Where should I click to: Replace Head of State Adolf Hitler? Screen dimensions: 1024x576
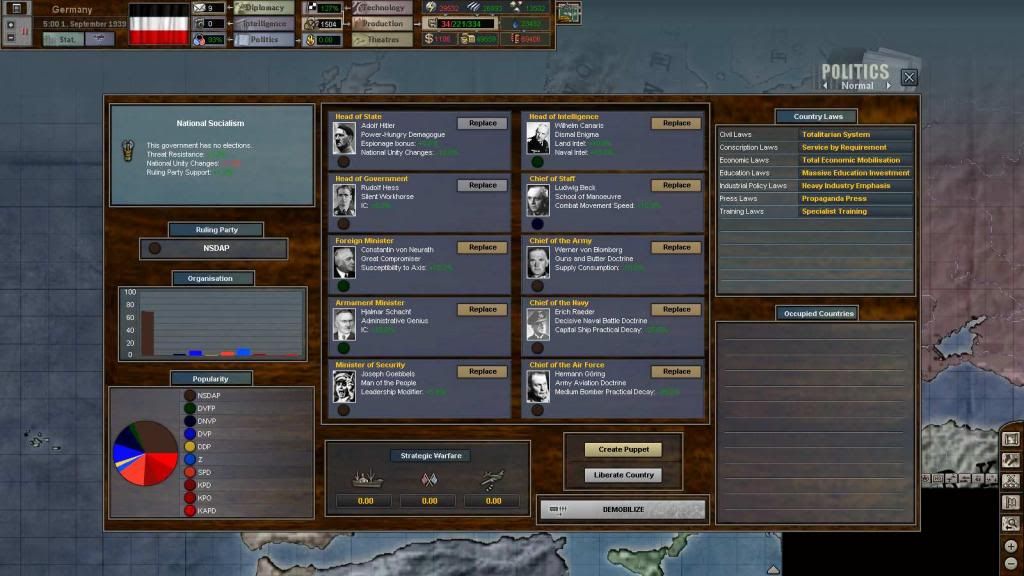(482, 123)
